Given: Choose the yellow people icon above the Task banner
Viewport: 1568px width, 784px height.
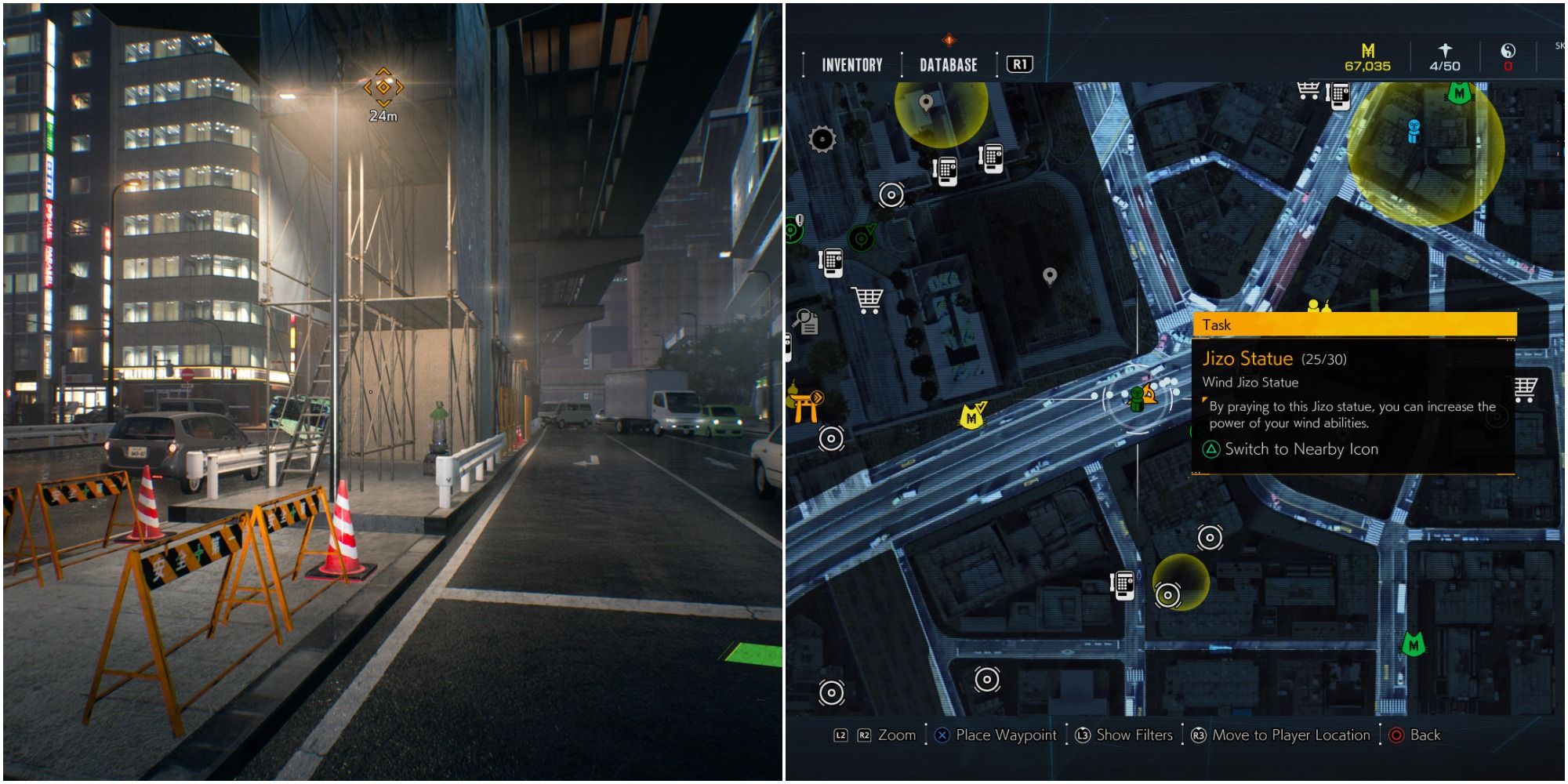Looking at the screenshot, I should 1319,306.
